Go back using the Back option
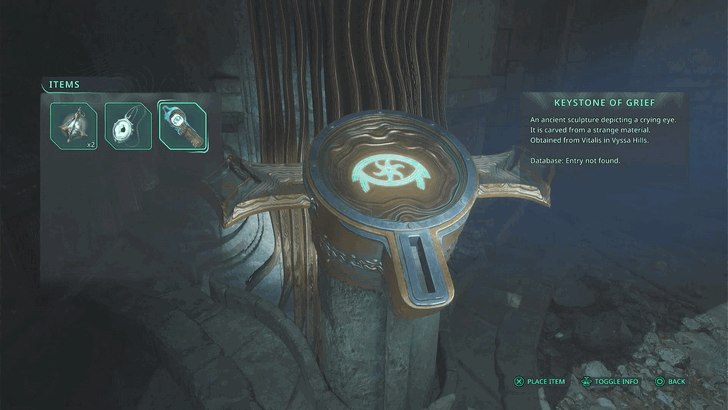Image resolution: width=728 pixels, height=410 pixels. click(x=671, y=381)
